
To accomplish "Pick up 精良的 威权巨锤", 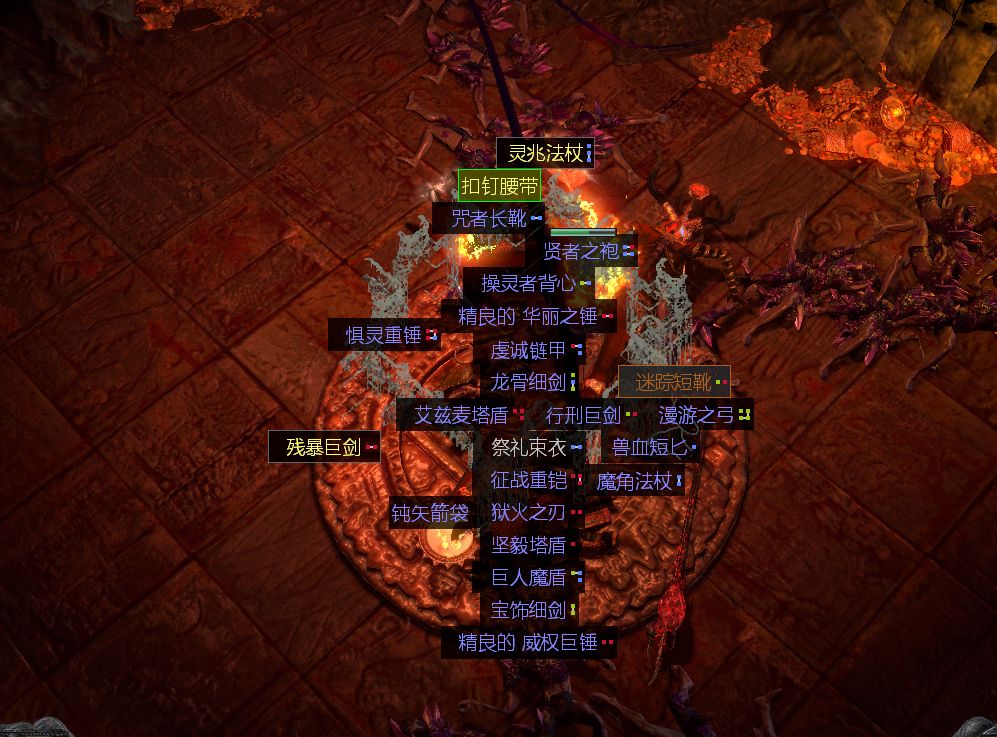I will 528,642.
